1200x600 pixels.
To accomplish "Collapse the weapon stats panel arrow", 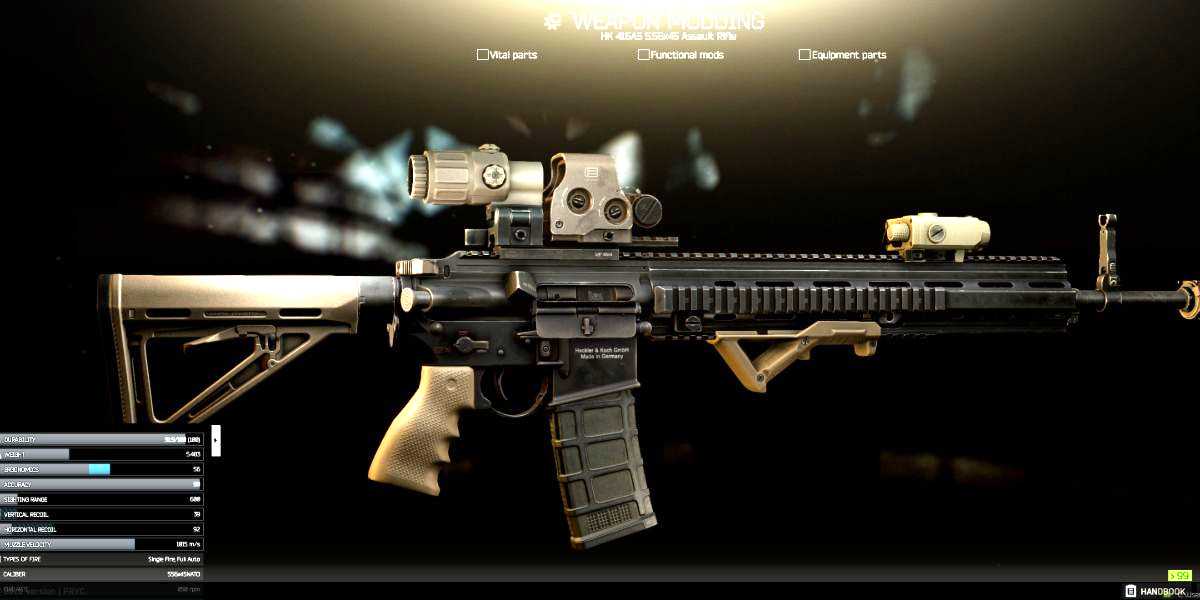I will 216,440.
